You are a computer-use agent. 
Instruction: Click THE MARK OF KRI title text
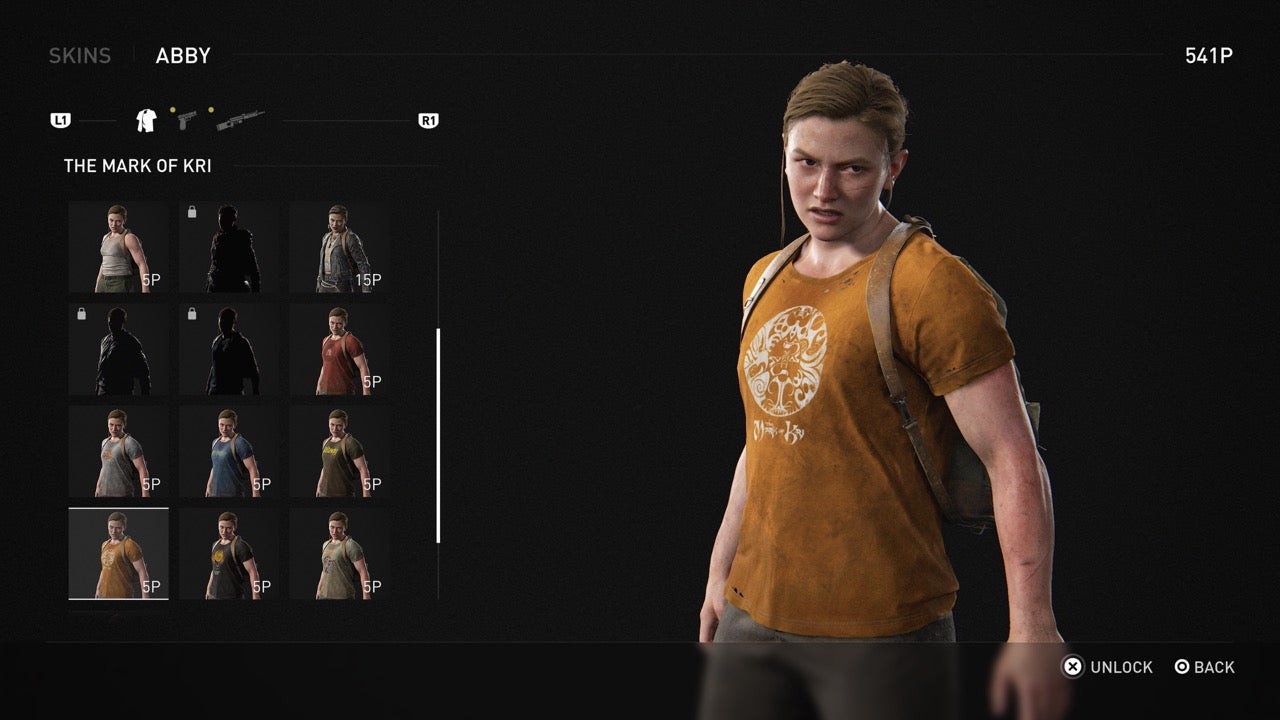(135, 165)
